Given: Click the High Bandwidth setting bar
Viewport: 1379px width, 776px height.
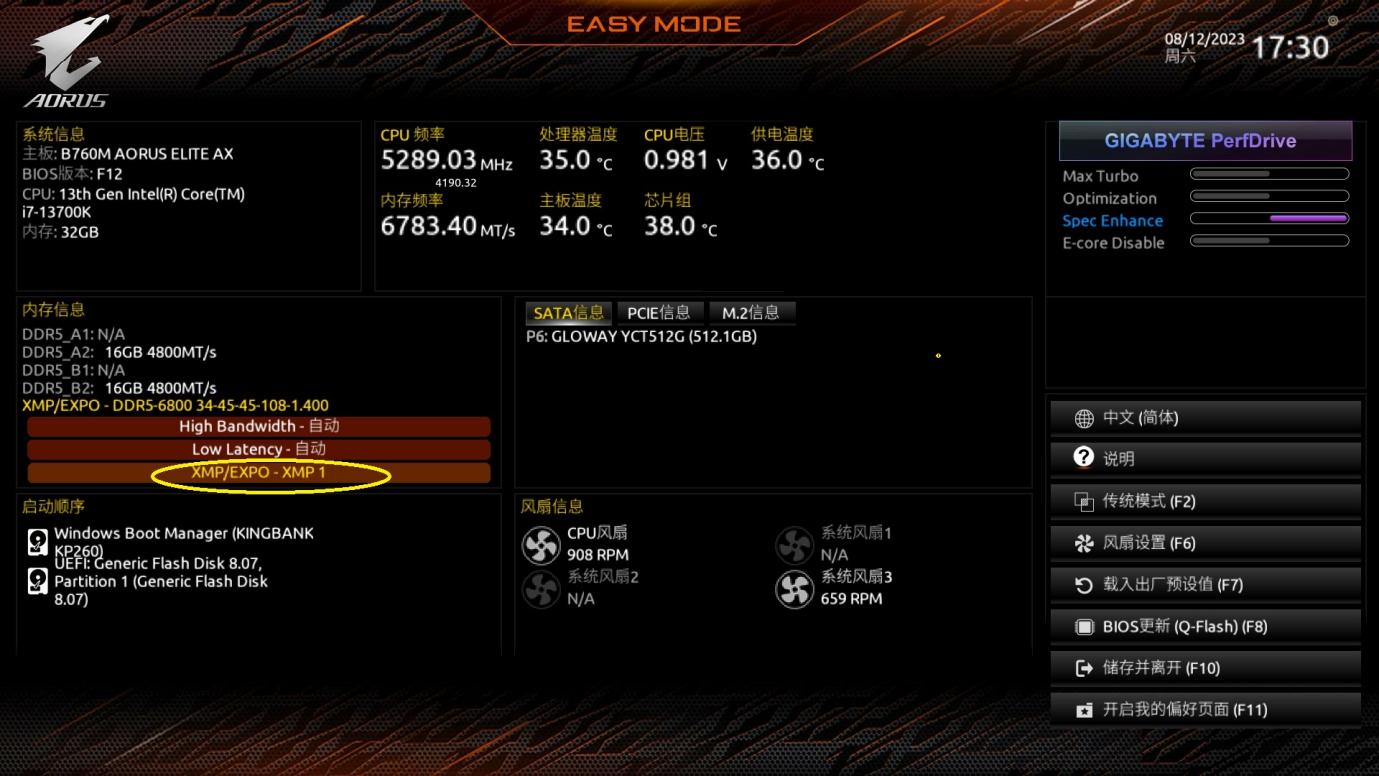Looking at the screenshot, I should click(x=259, y=426).
